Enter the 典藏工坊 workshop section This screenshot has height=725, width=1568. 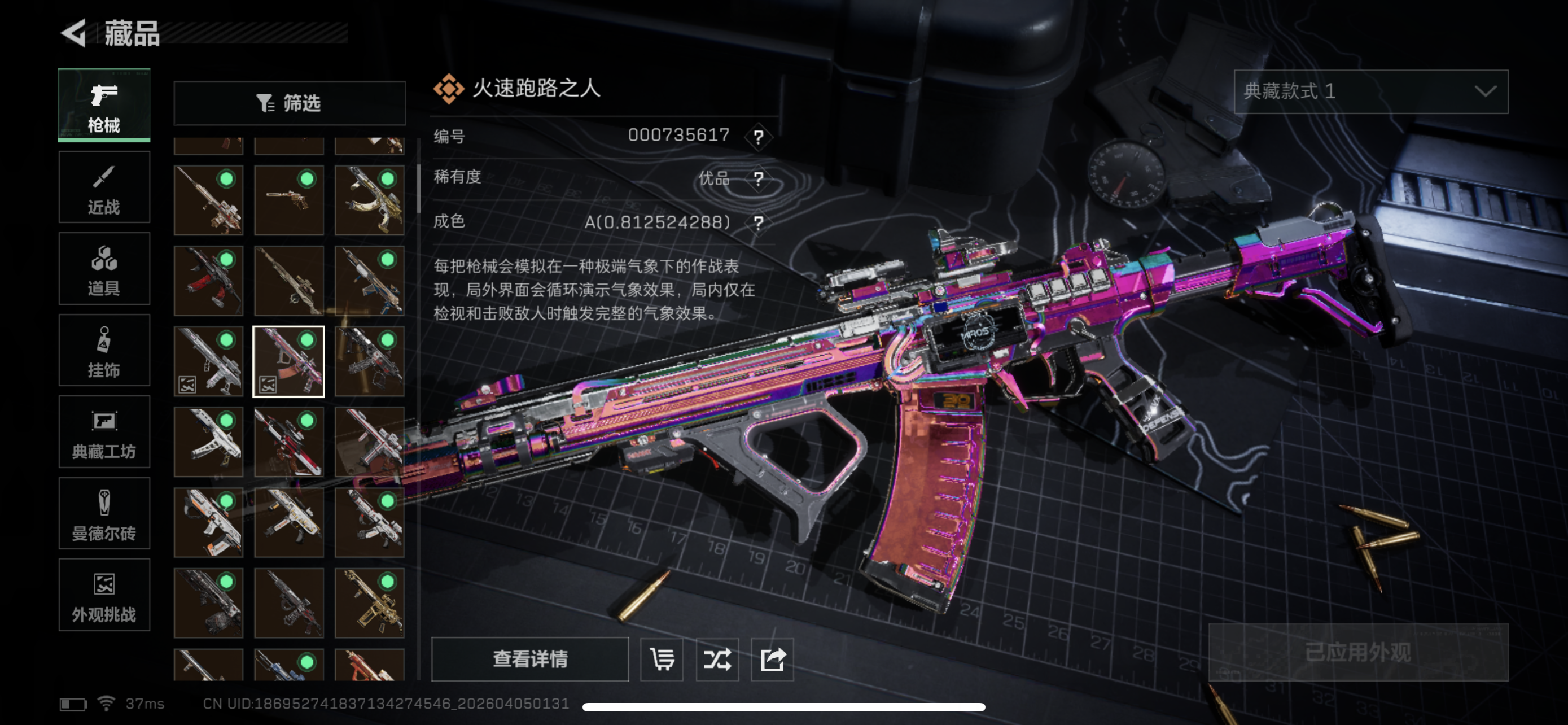coord(103,432)
